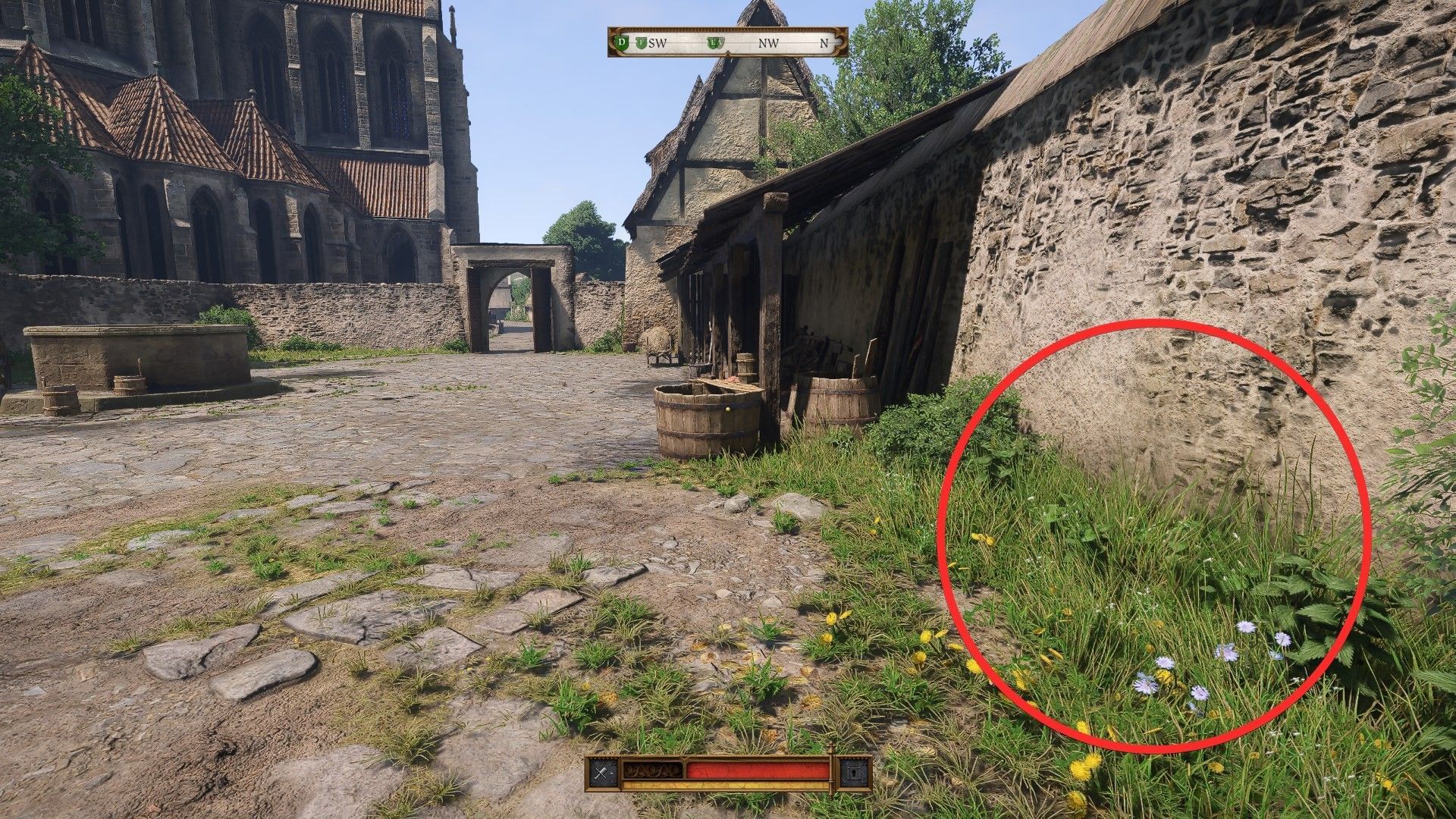Click the red health bar

pyautogui.click(x=758, y=768)
